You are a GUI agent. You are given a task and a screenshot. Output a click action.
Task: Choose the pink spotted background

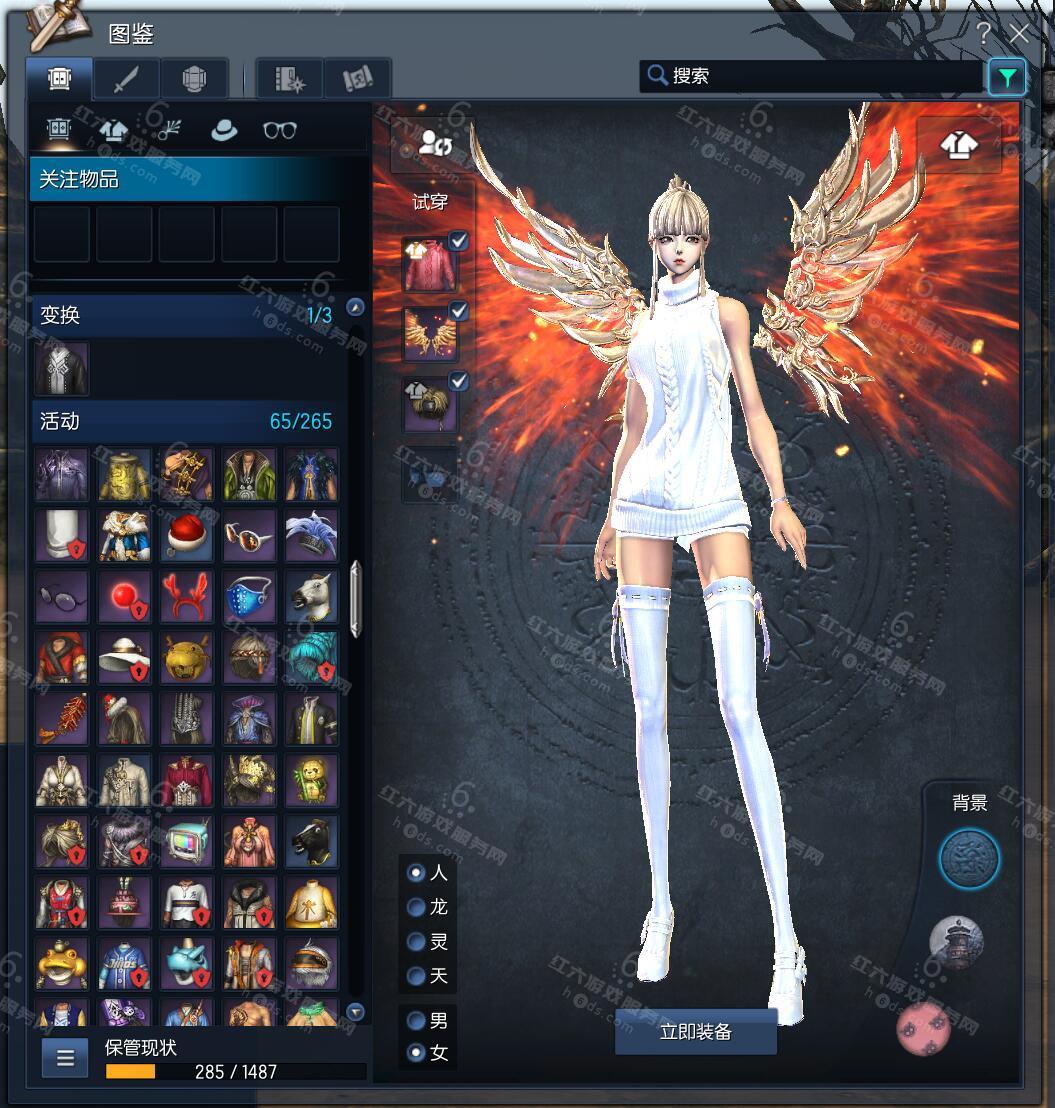923,1029
